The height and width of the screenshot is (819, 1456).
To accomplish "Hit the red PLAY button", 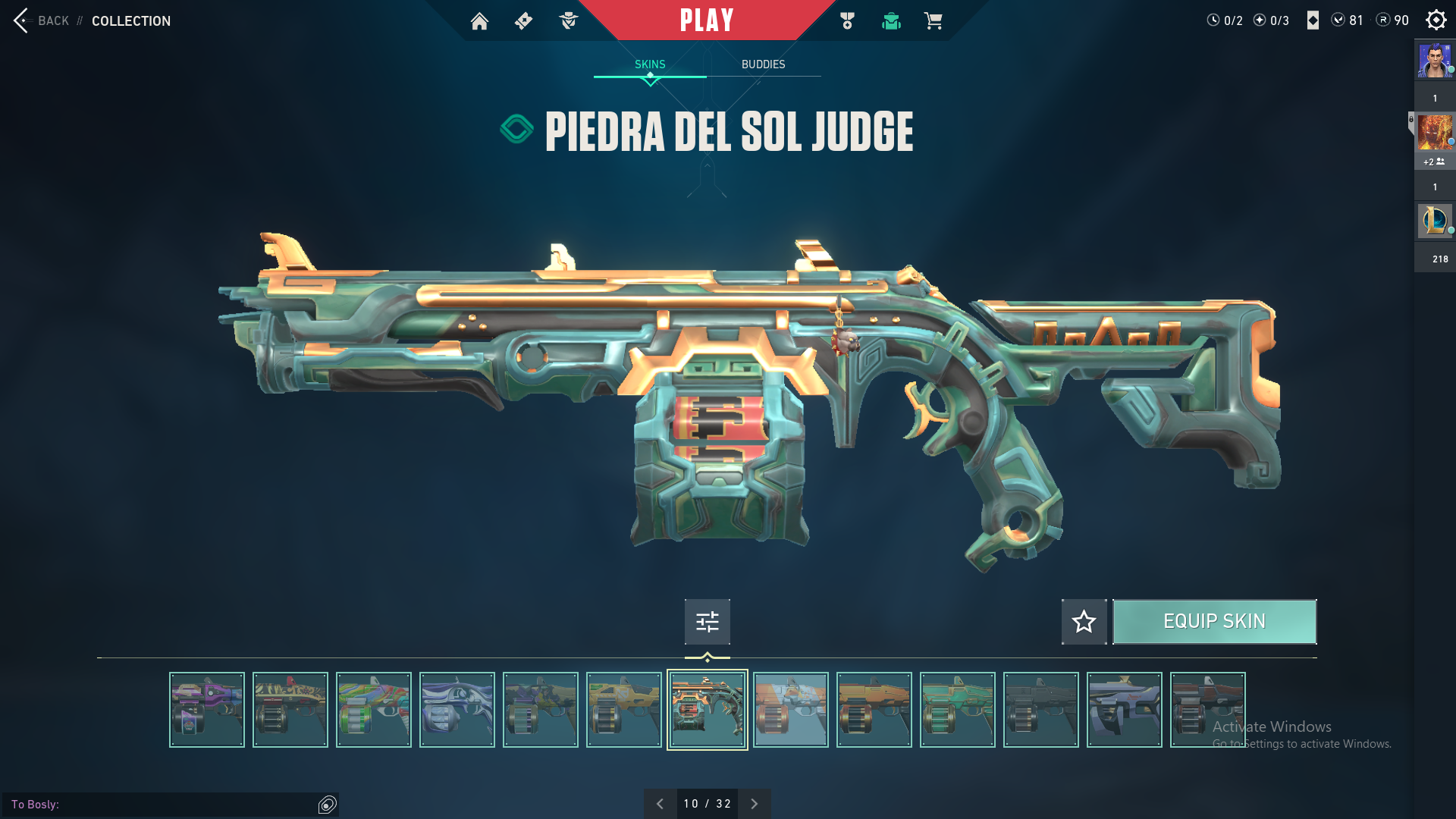I will click(x=707, y=20).
